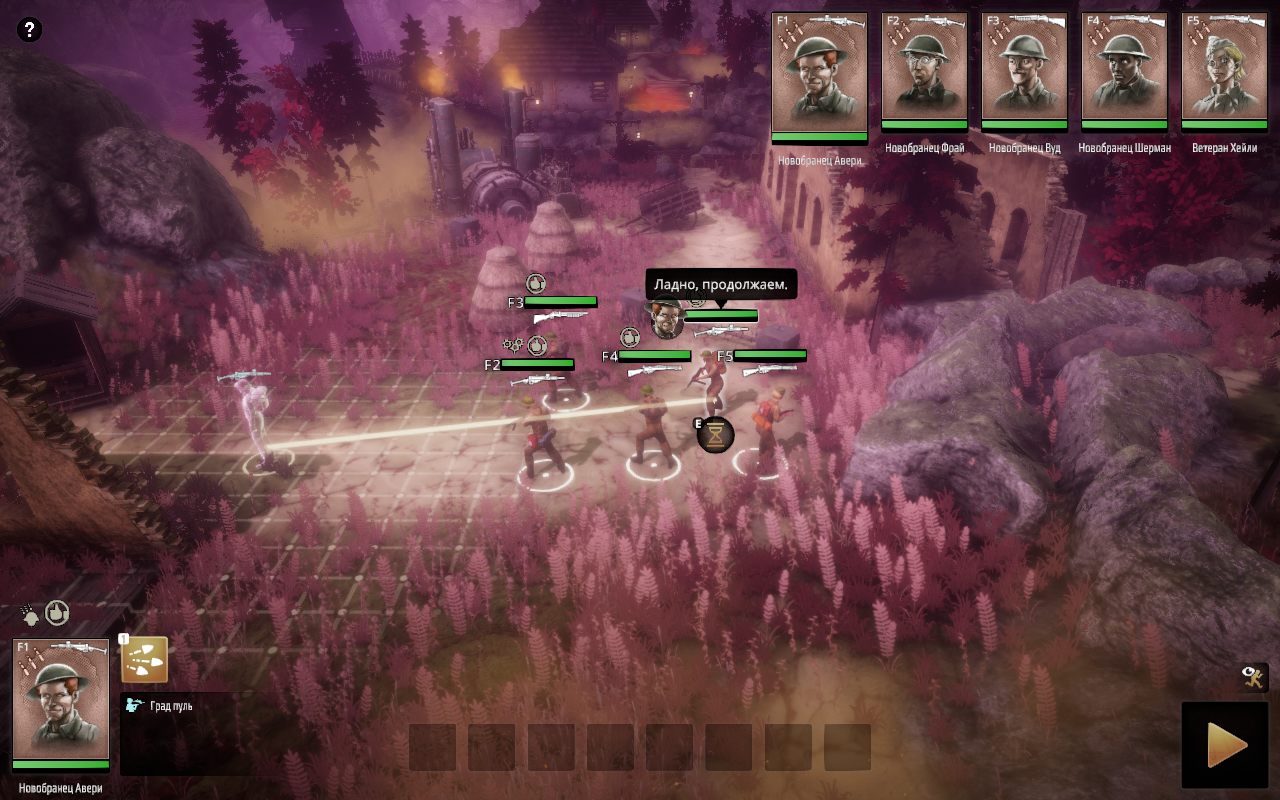Pick Новобранец Шерман squad portrait
The width and height of the screenshot is (1280, 800).
pos(1124,70)
